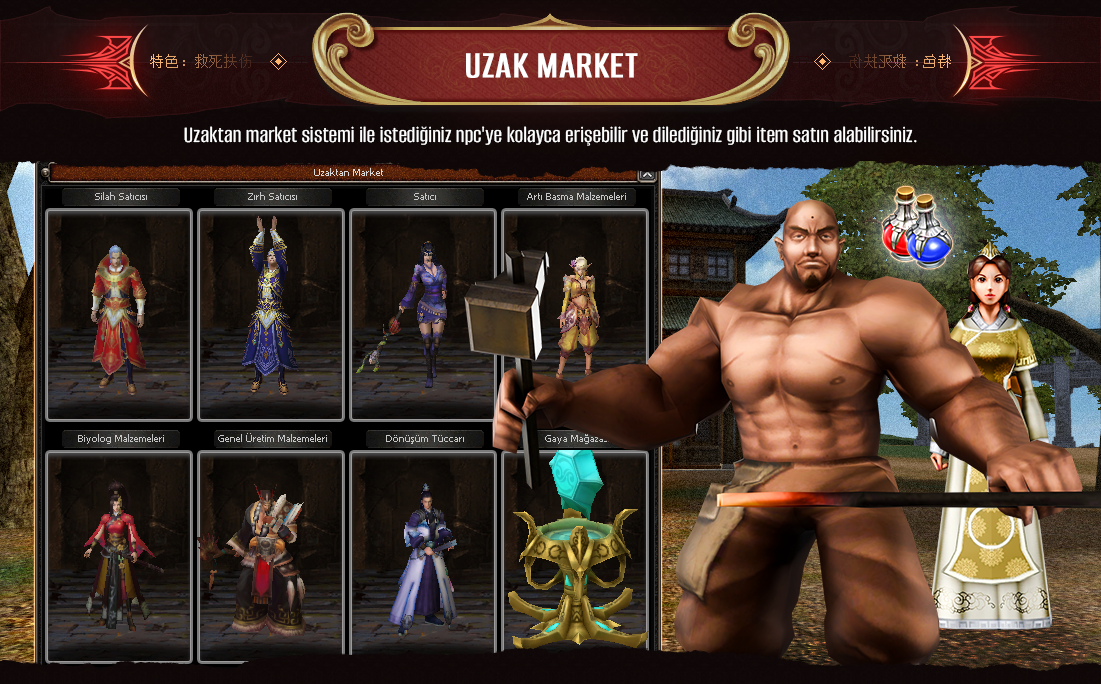Open the Silah Satıcısı shop

[x=119, y=314]
